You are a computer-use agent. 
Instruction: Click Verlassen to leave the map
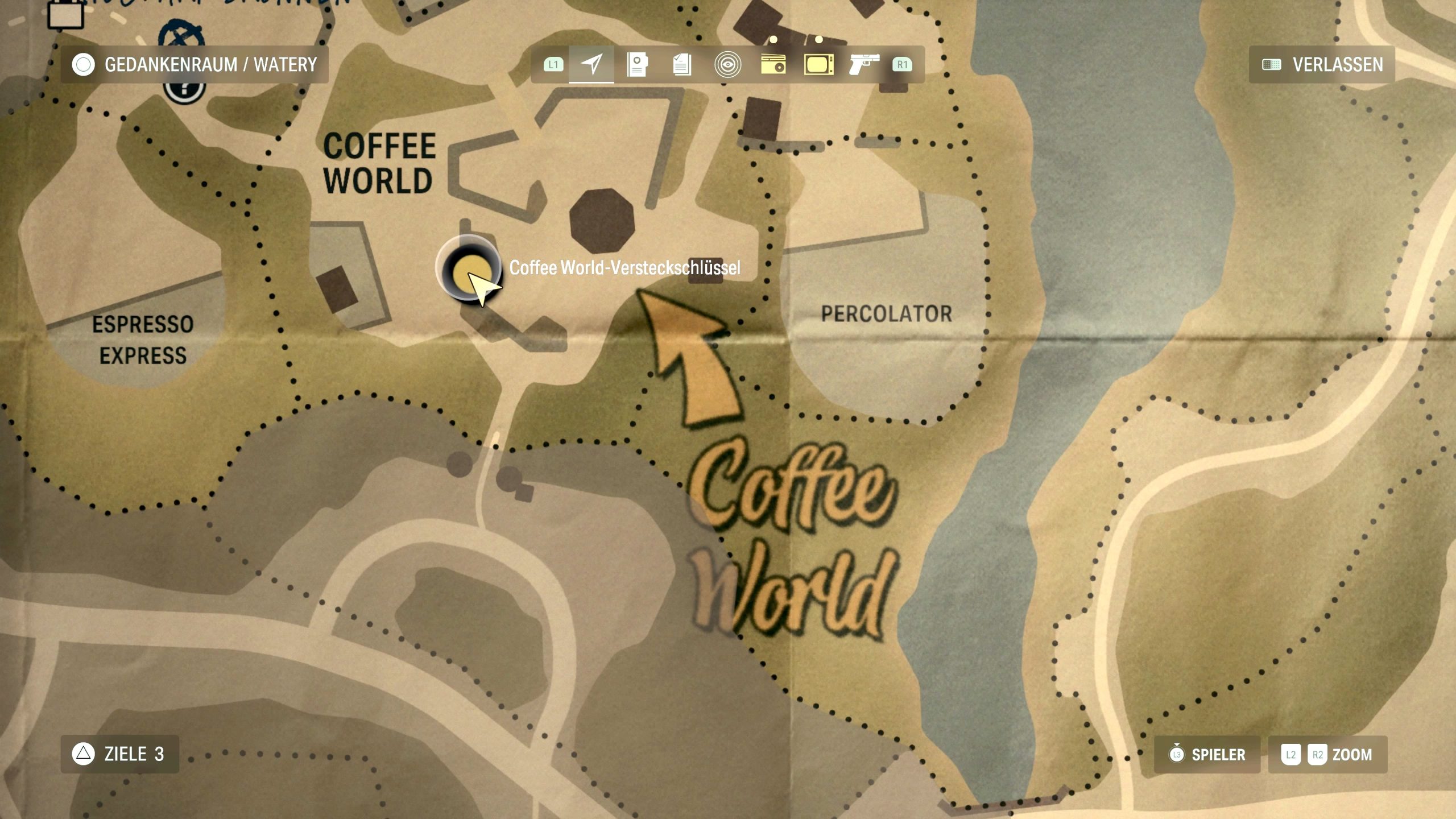1322,65
